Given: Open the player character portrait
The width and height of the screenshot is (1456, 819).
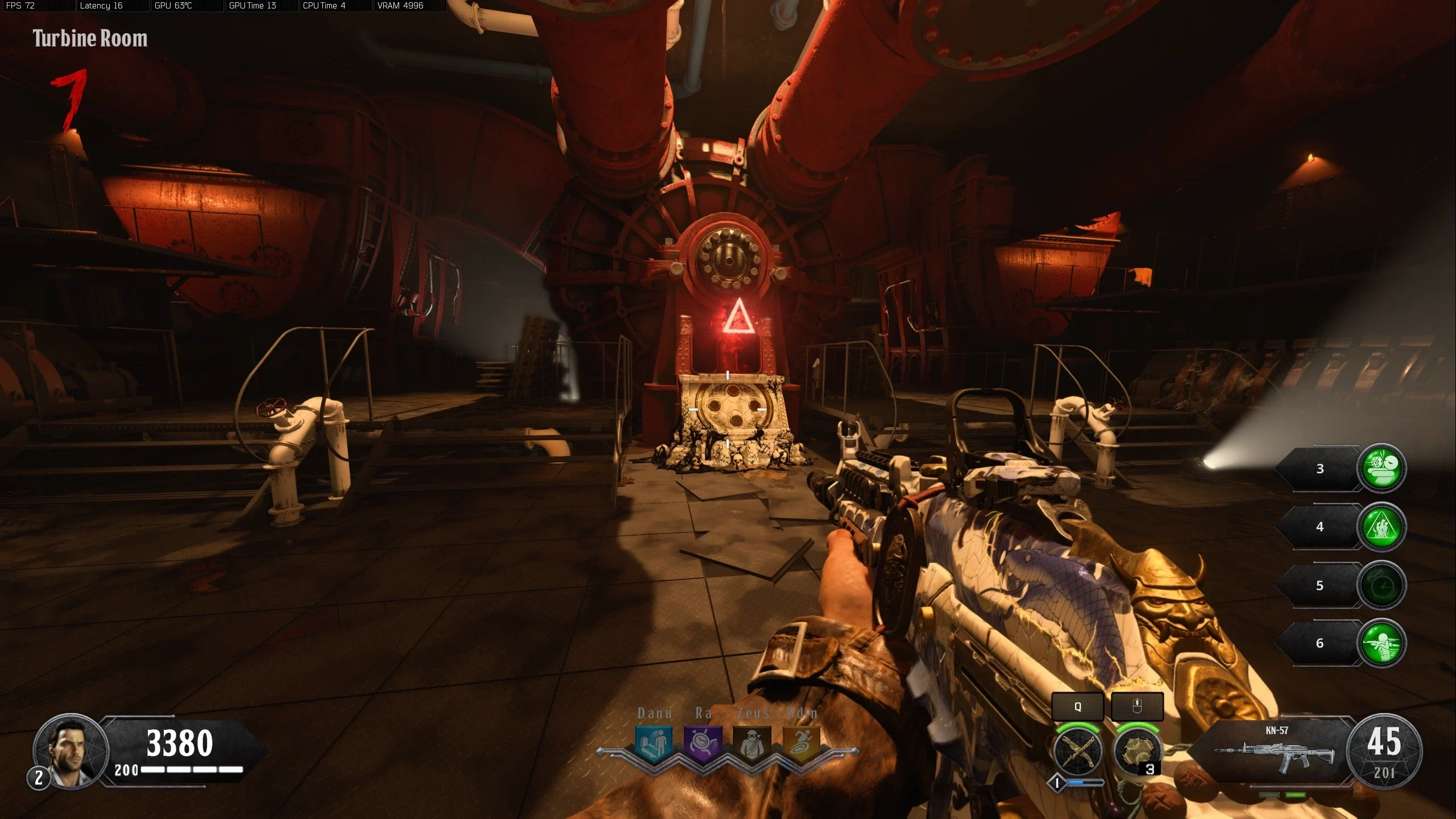Looking at the screenshot, I should pyautogui.click(x=70, y=751).
